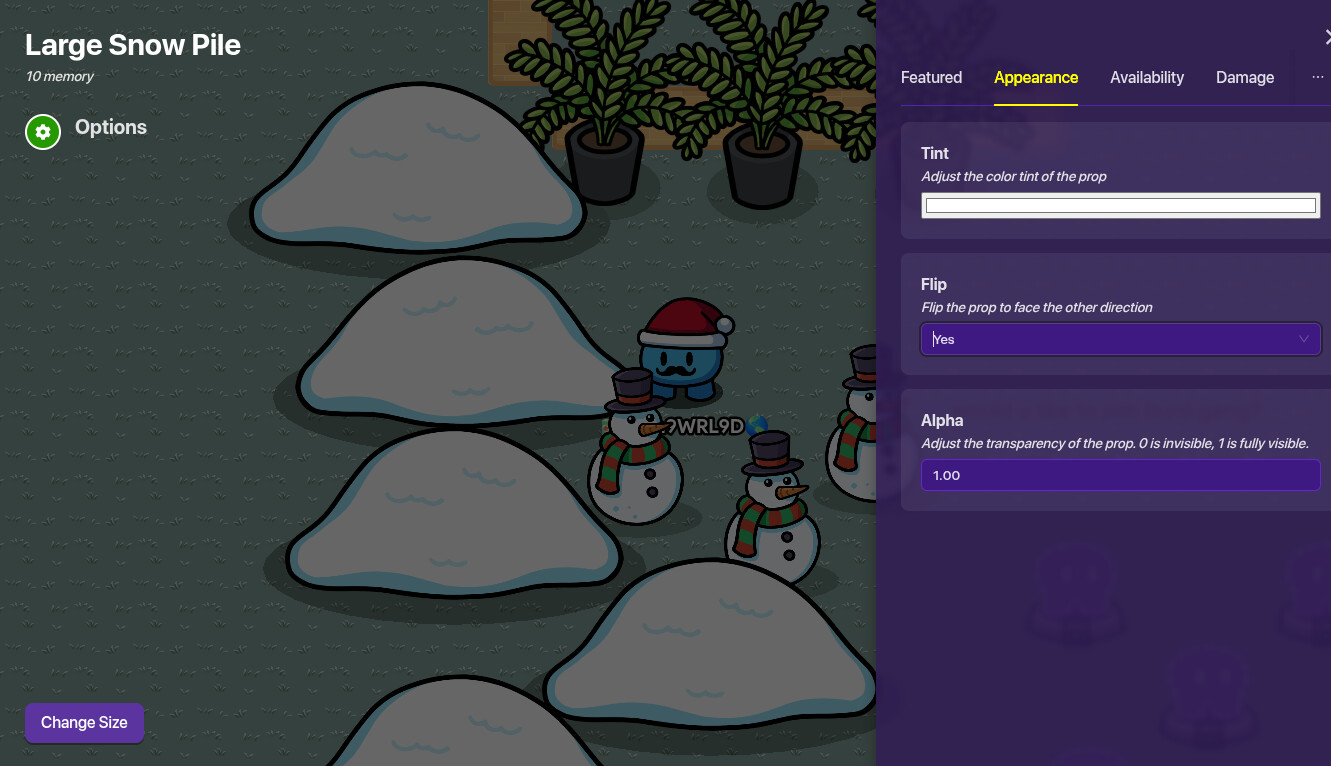This screenshot has height=766, width=1331.
Task: Click the Tint color bar
Action: [x=1120, y=204]
